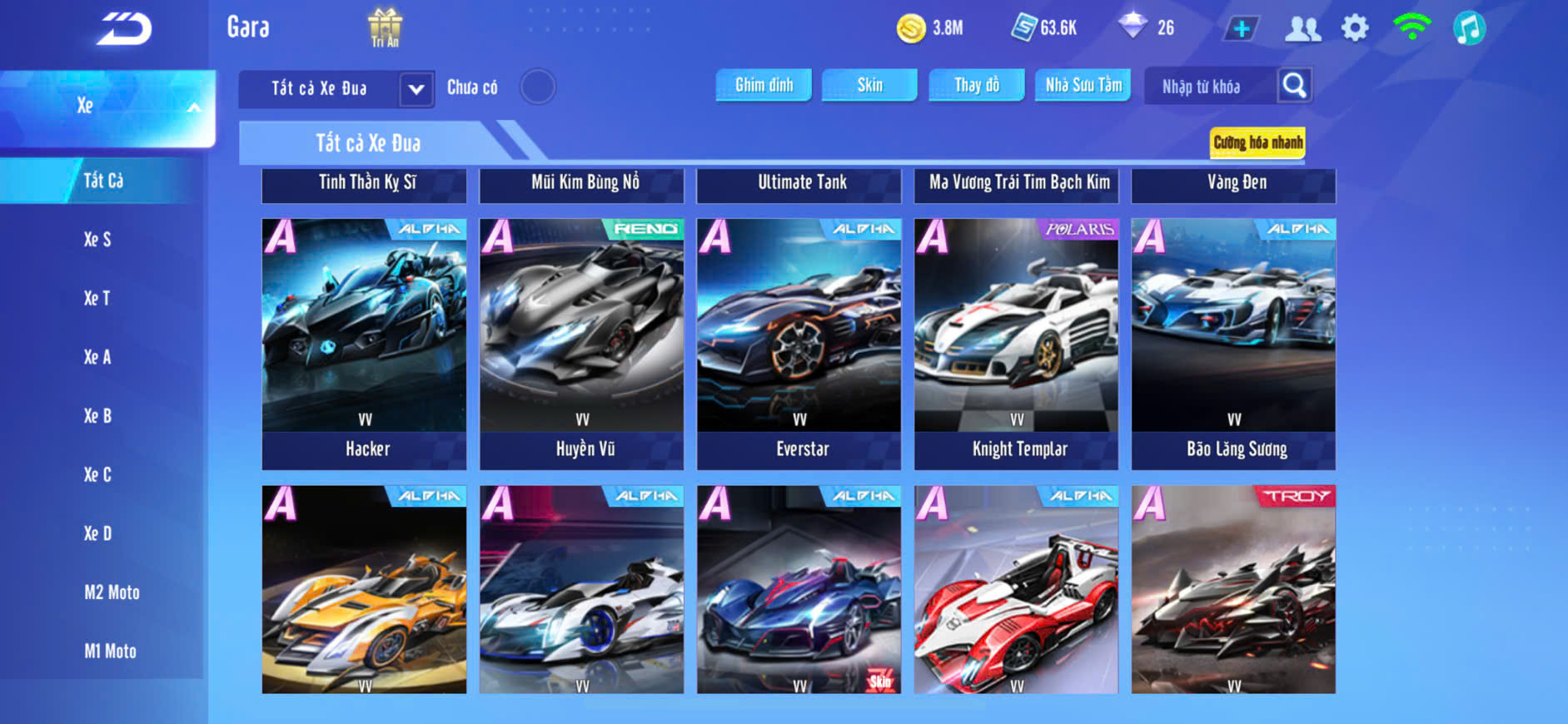
Task: Show the M2 Moto category
Action: click(112, 593)
